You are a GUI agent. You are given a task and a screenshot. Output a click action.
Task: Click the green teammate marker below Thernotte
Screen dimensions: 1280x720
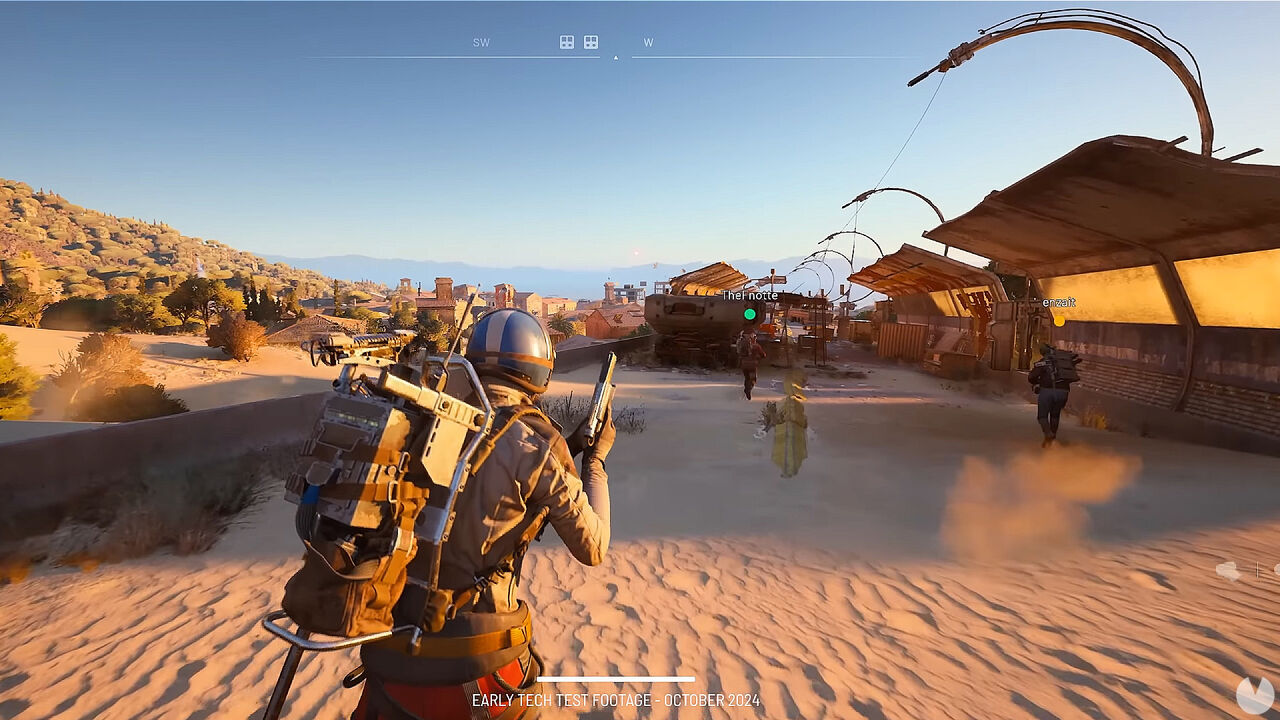coord(750,314)
